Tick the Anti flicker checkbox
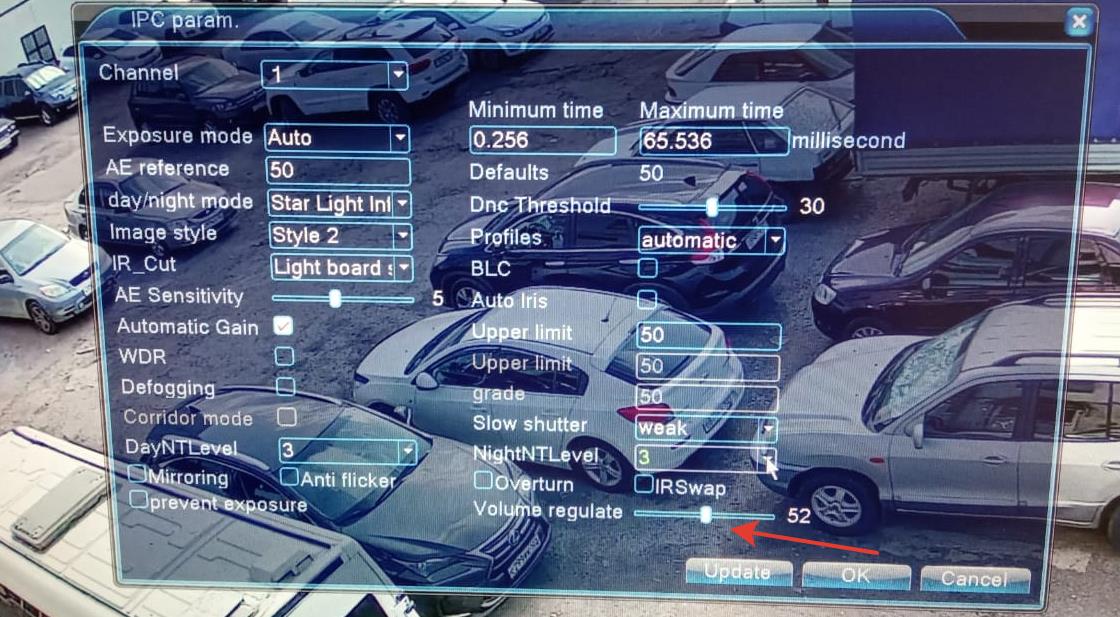Image resolution: width=1120 pixels, height=617 pixels. pos(289,477)
